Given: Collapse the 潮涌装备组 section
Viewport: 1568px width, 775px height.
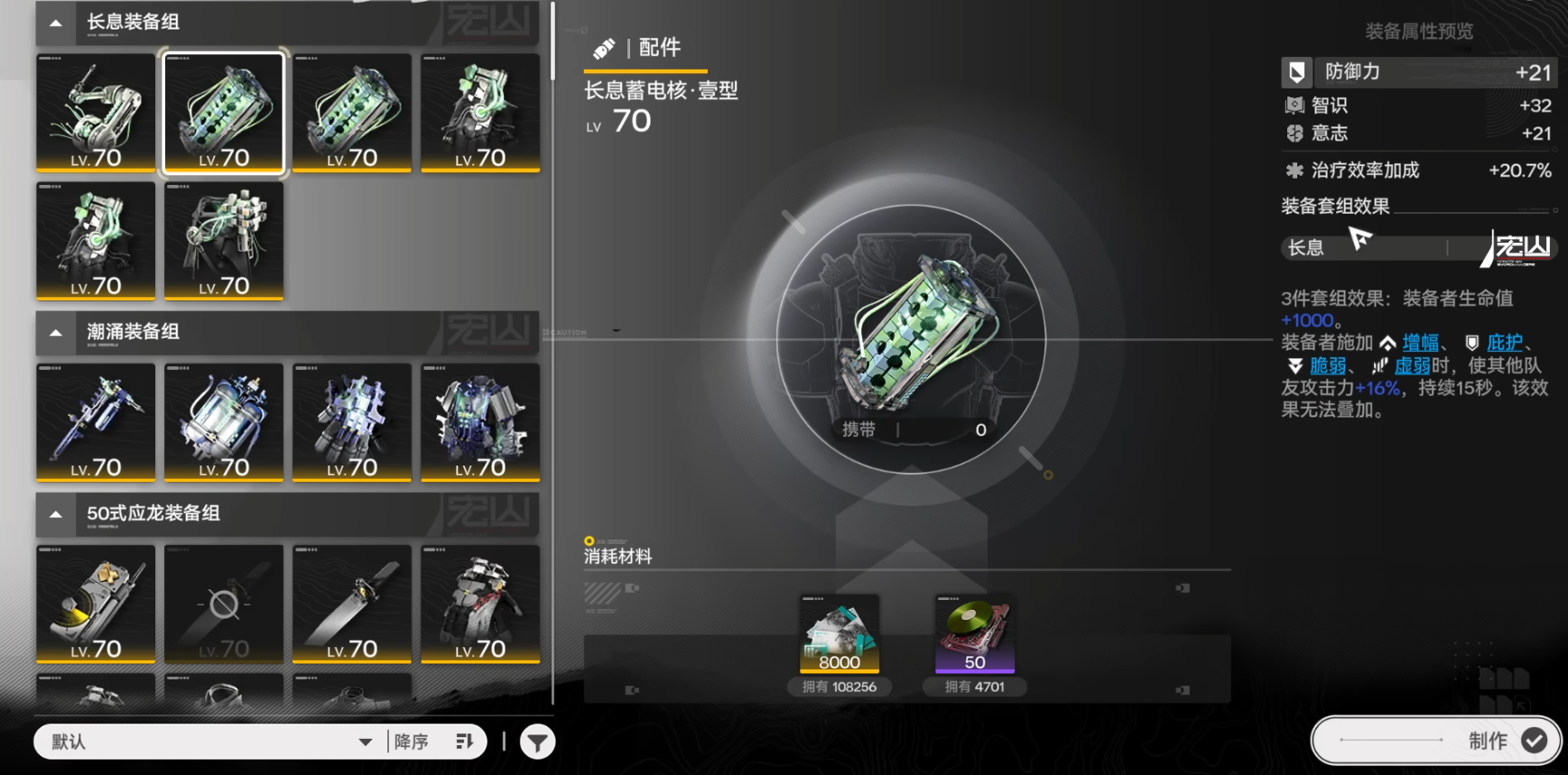Looking at the screenshot, I should [x=56, y=332].
